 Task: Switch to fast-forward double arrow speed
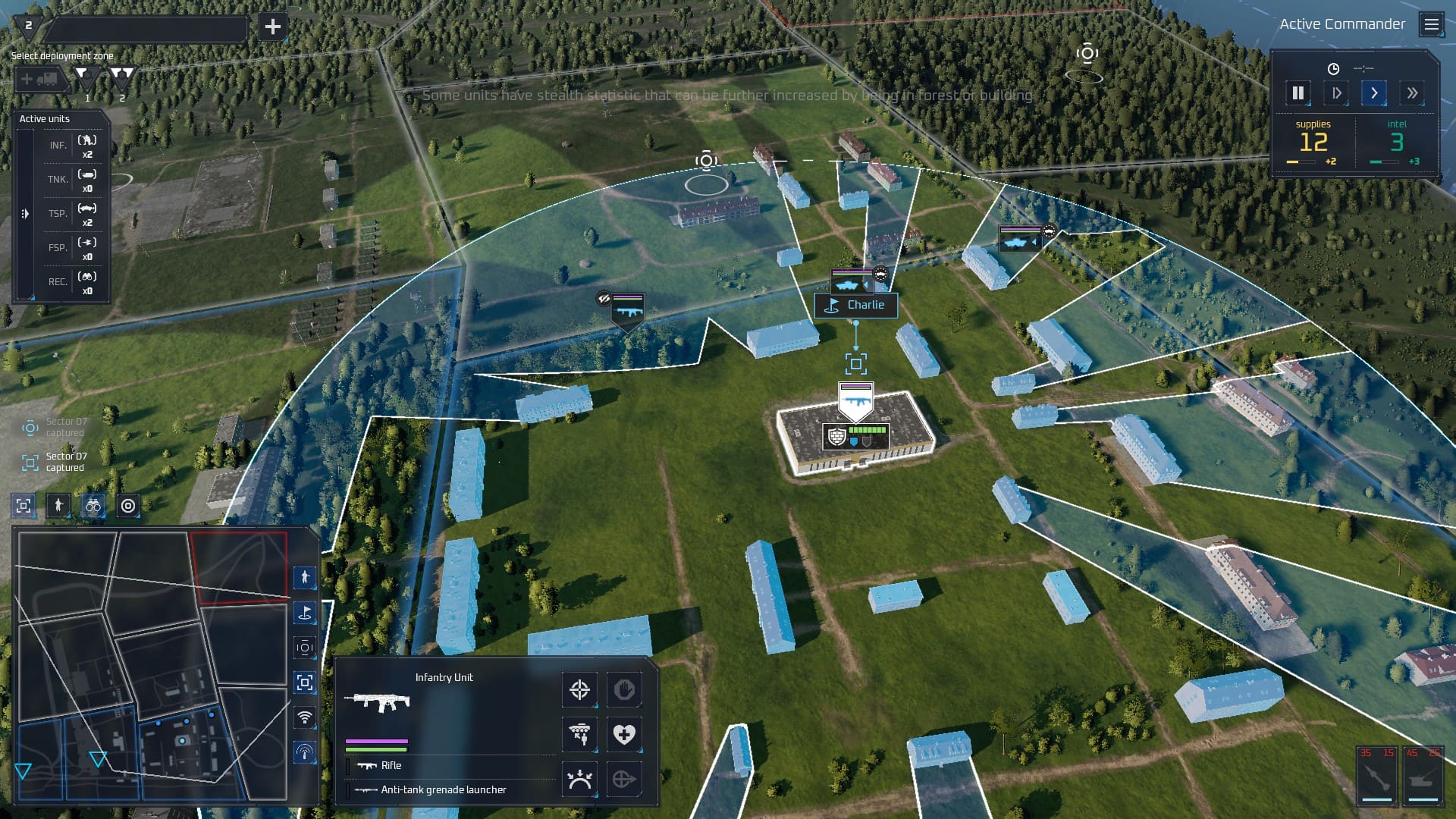pyautogui.click(x=1411, y=93)
